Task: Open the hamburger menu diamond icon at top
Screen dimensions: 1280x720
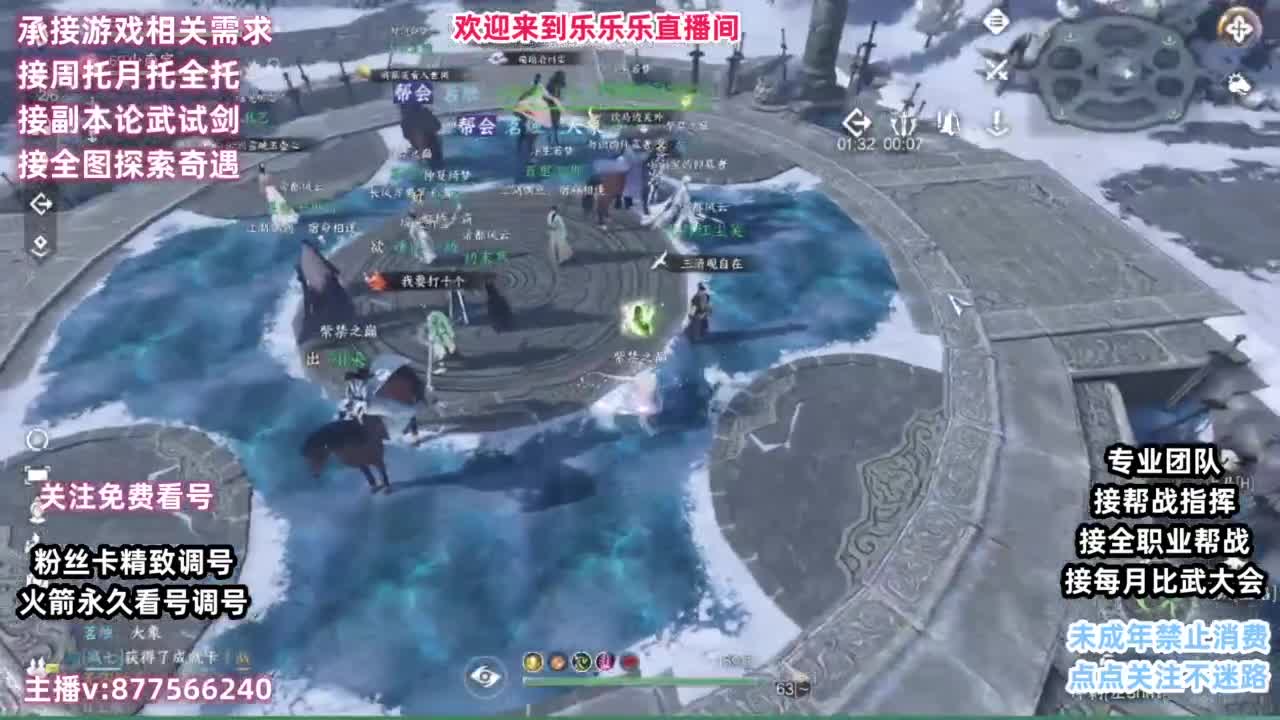Action: click(x=996, y=19)
